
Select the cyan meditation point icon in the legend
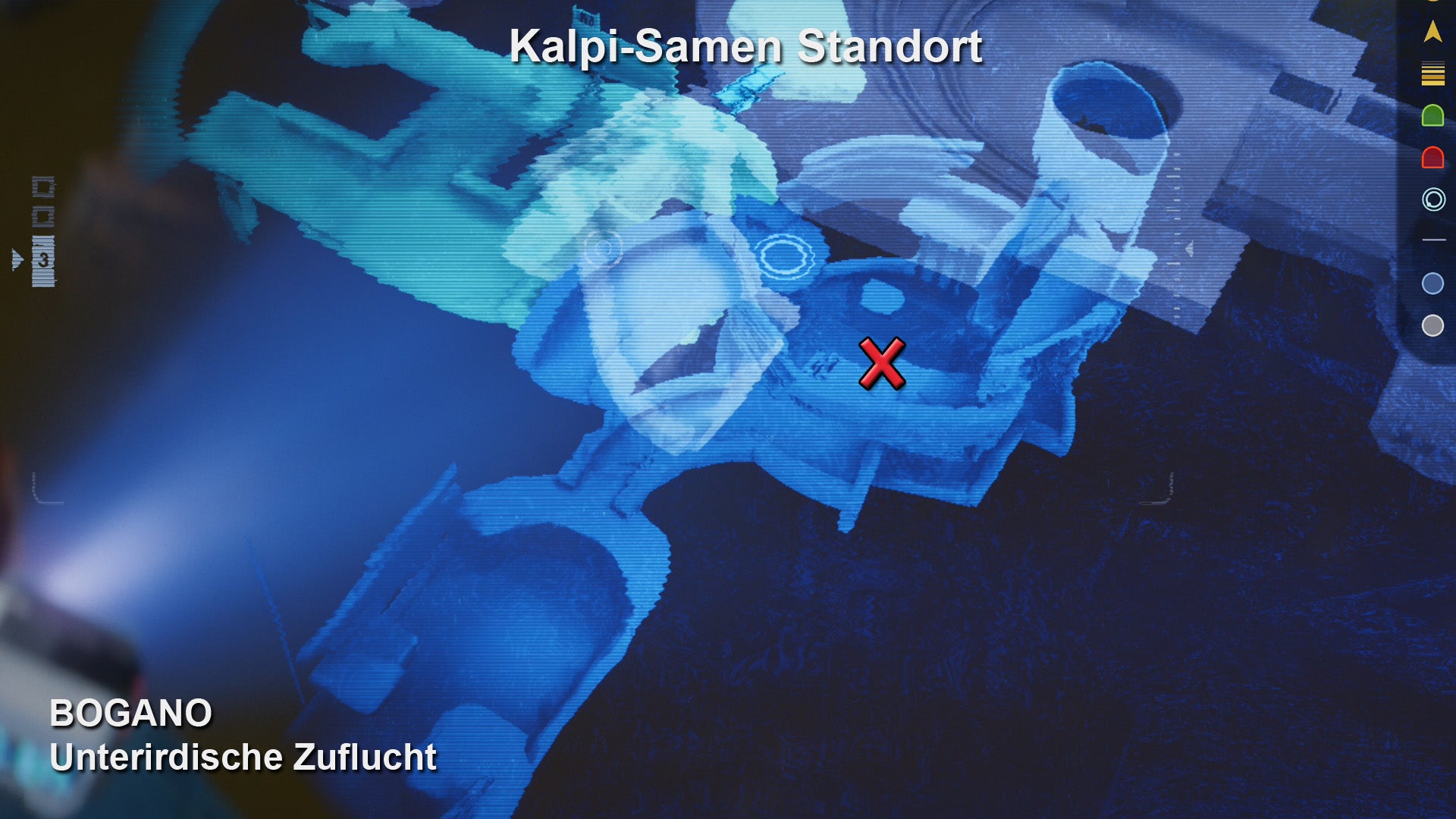[1434, 199]
